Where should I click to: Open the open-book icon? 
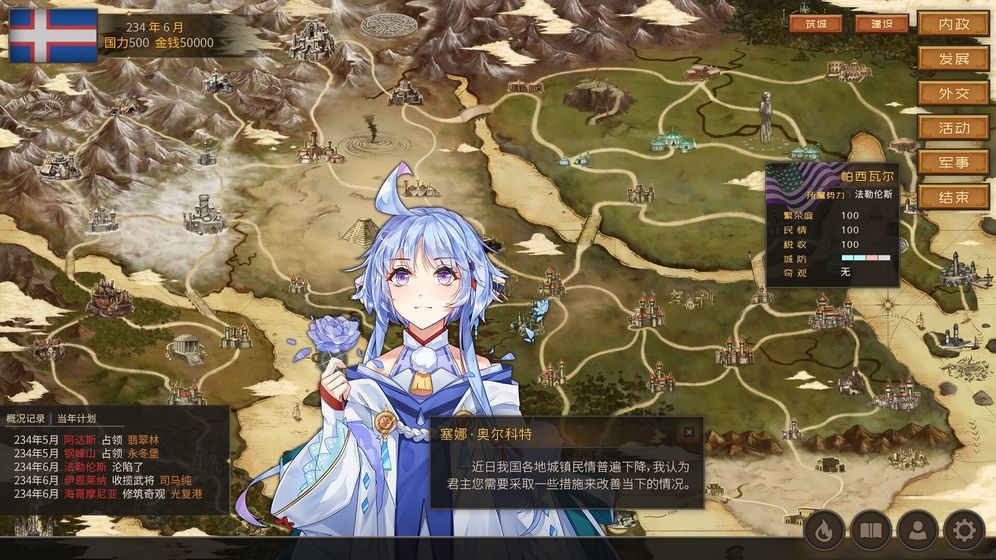pos(871,530)
